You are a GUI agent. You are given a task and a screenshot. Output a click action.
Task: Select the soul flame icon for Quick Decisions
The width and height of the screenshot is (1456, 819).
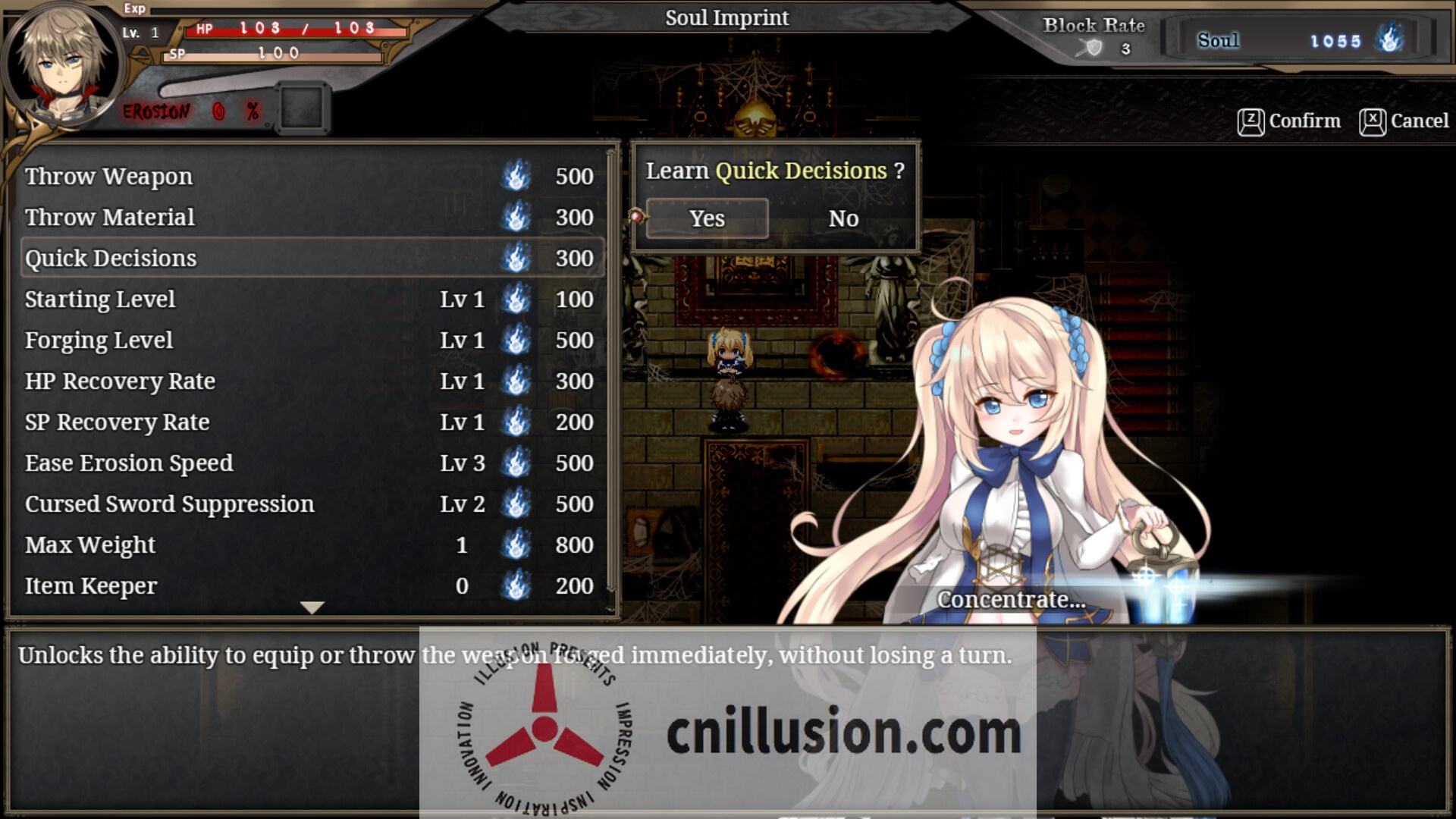pos(516,259)
